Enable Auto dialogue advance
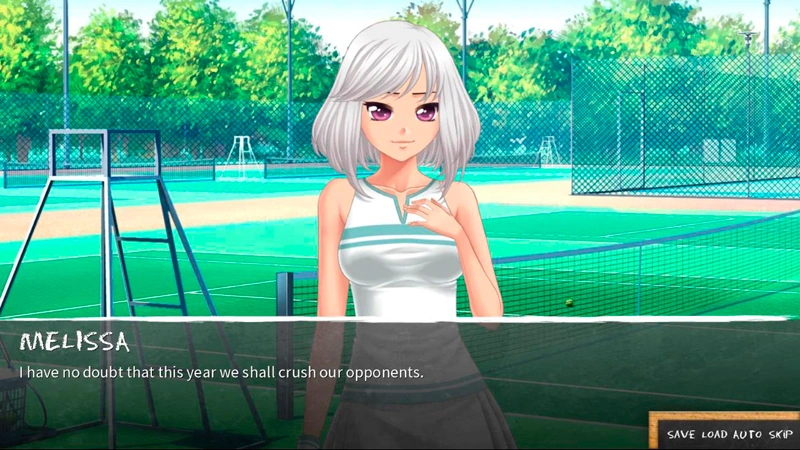 [746, 435]
